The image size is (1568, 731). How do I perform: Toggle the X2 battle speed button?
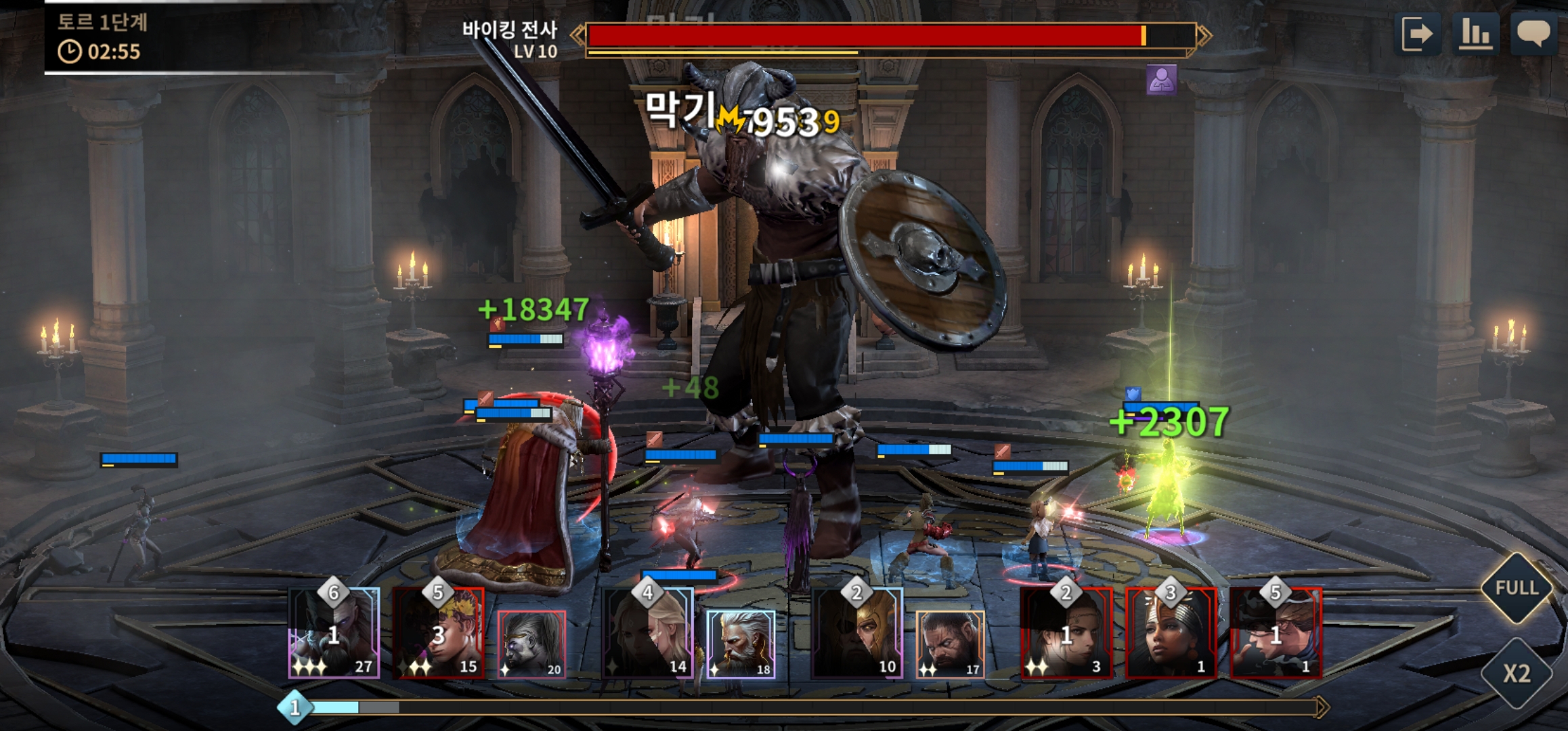click(x=1517, y=673)
